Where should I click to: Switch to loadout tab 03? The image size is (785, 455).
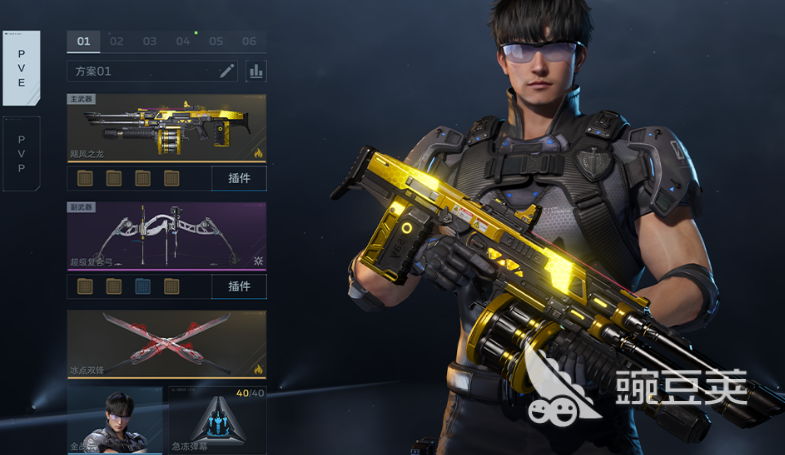tap(150, 42)
